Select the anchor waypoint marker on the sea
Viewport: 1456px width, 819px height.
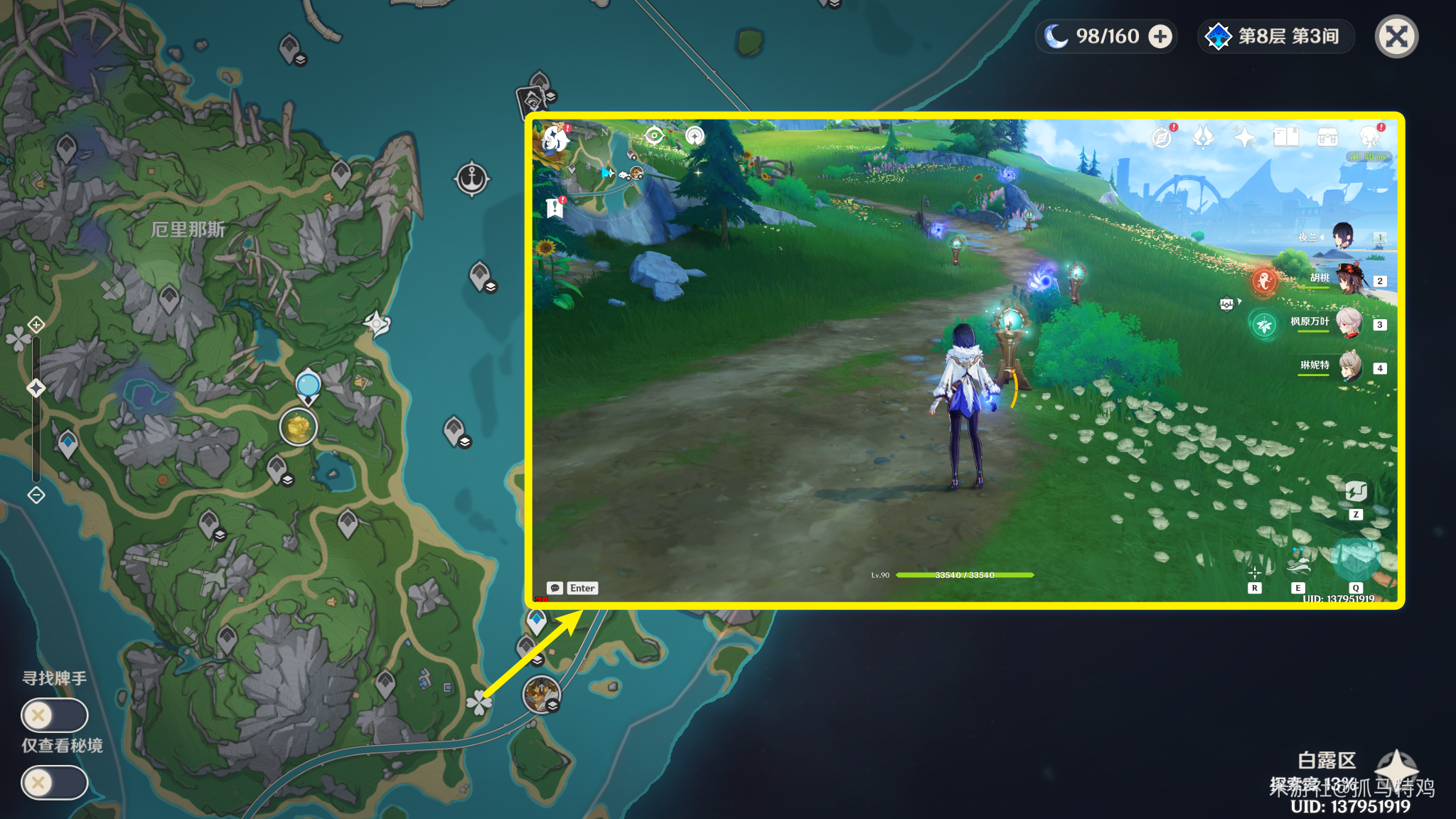(471, 179)
